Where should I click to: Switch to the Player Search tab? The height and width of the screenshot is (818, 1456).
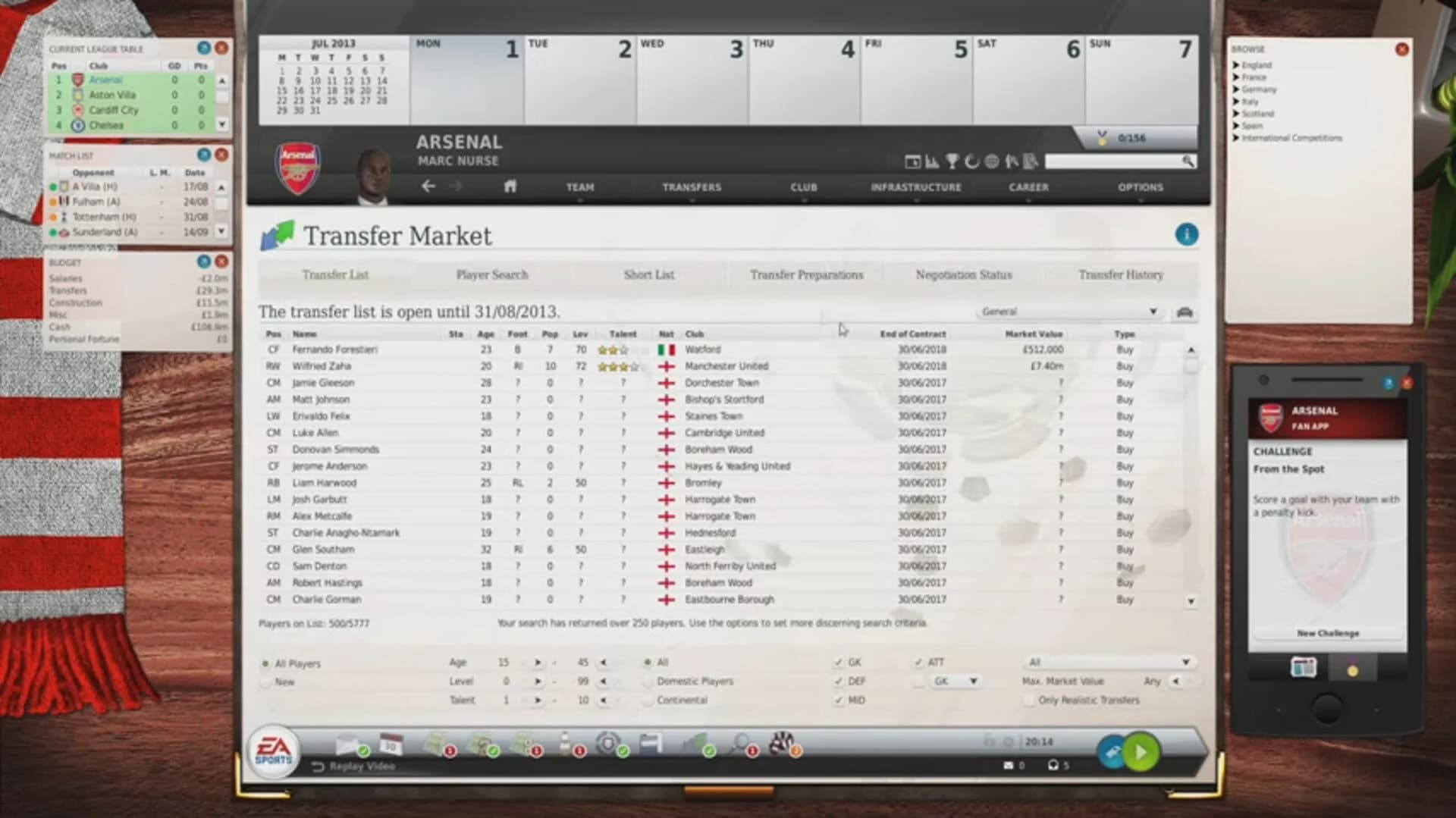491,274
